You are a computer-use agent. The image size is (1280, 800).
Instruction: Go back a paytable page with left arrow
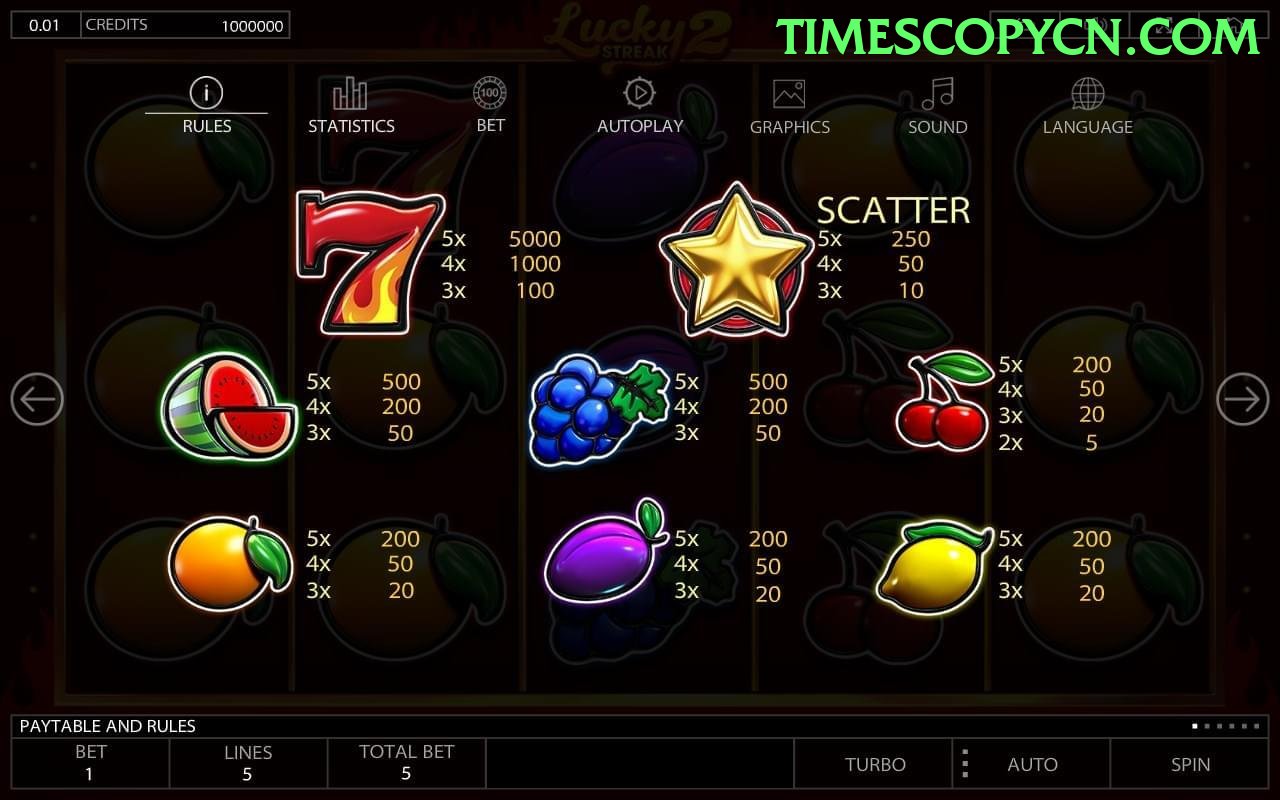click(38, 398)
